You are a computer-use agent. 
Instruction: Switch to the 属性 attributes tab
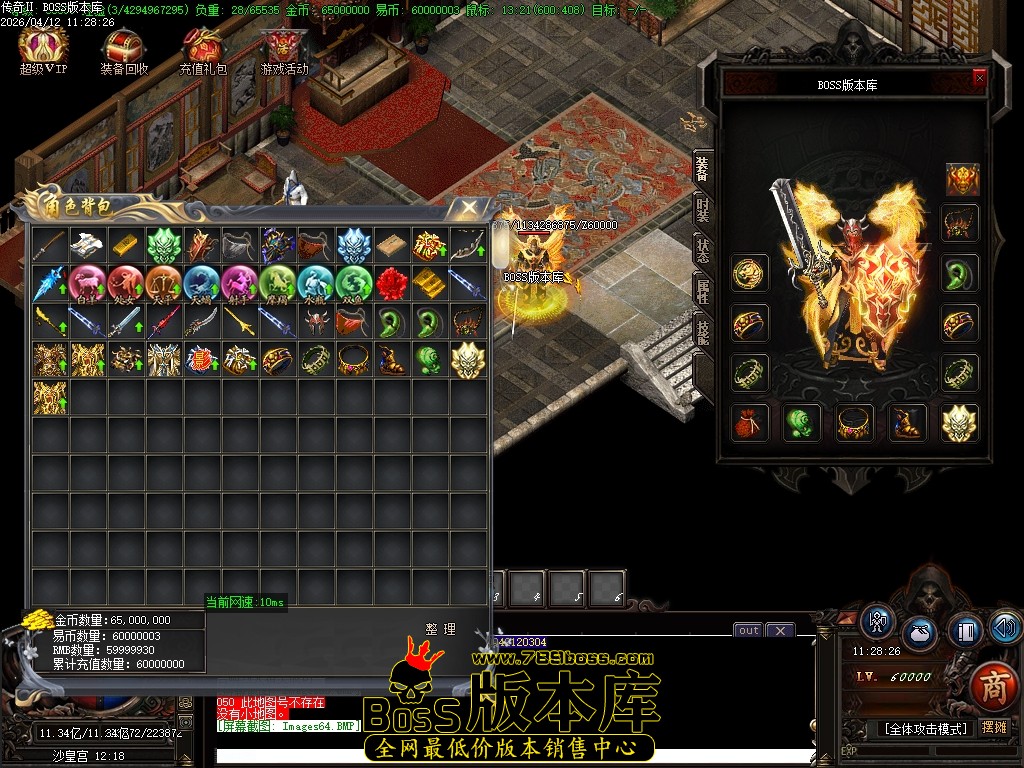(x=703, y=290)
